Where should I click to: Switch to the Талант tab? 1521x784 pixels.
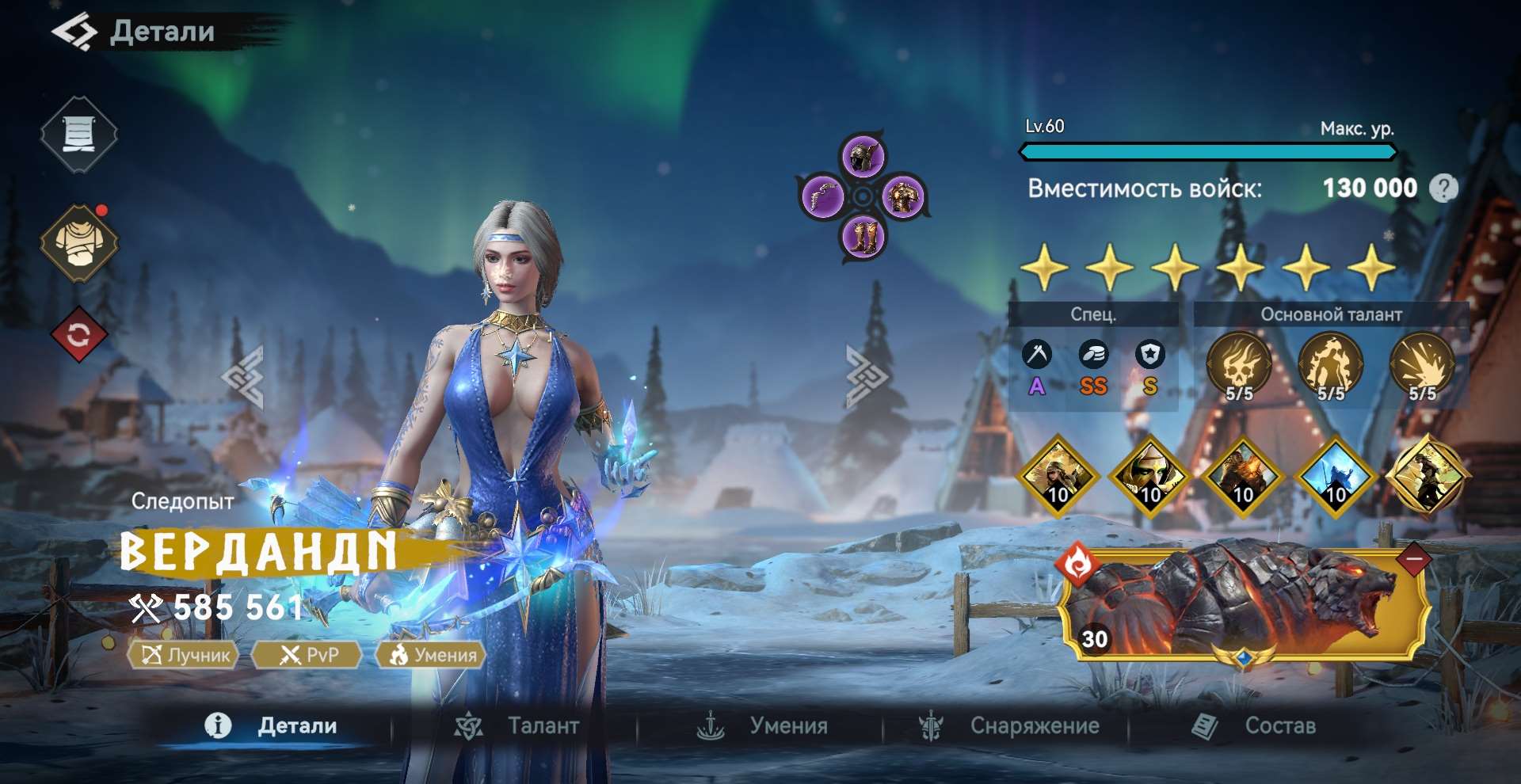[x=517, y=725]
